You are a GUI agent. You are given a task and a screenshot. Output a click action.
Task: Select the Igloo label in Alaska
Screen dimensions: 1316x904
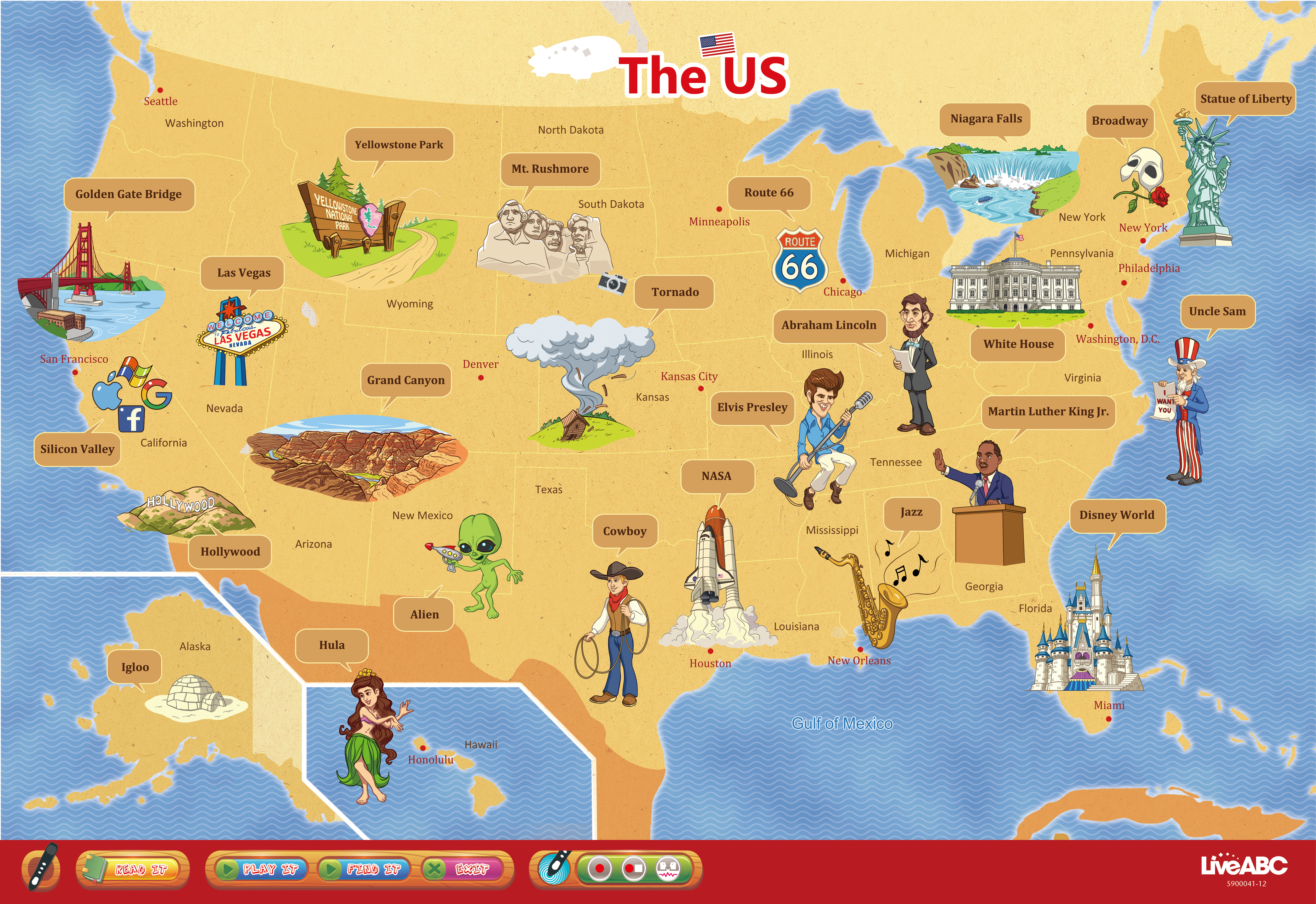(135, 667)
